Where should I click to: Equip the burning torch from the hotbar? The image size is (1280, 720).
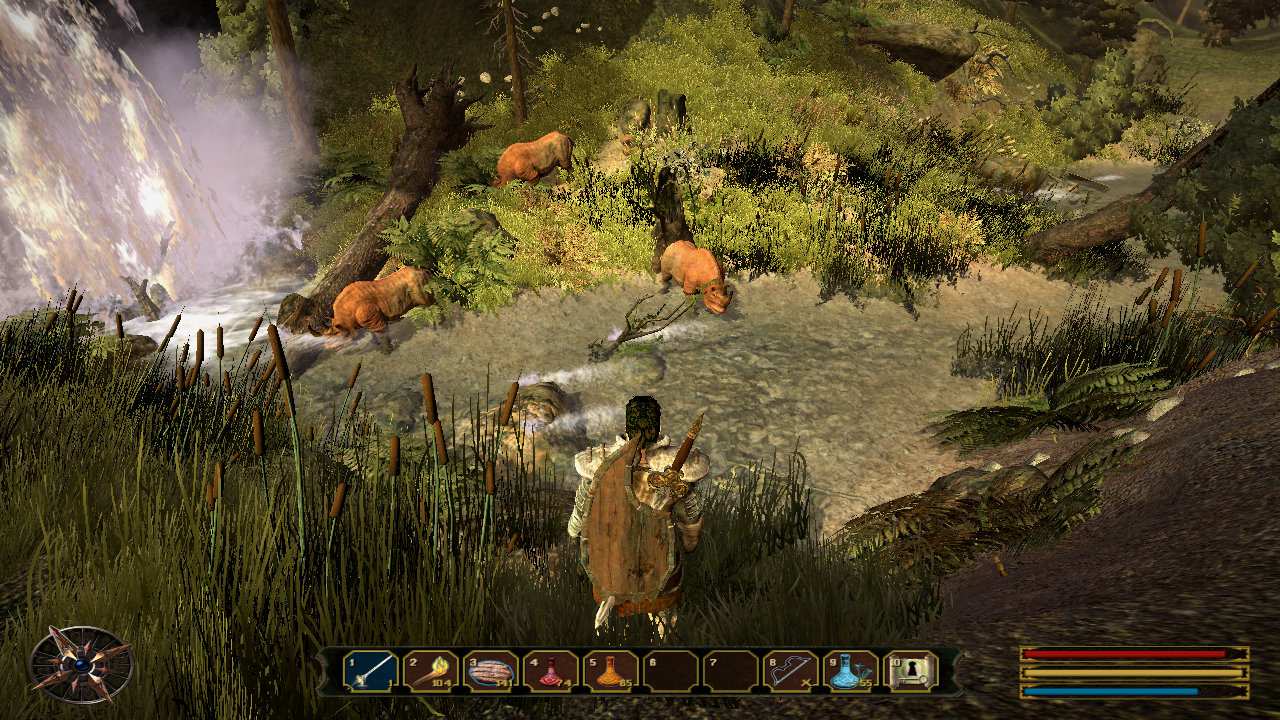click(x=431, y=670)
